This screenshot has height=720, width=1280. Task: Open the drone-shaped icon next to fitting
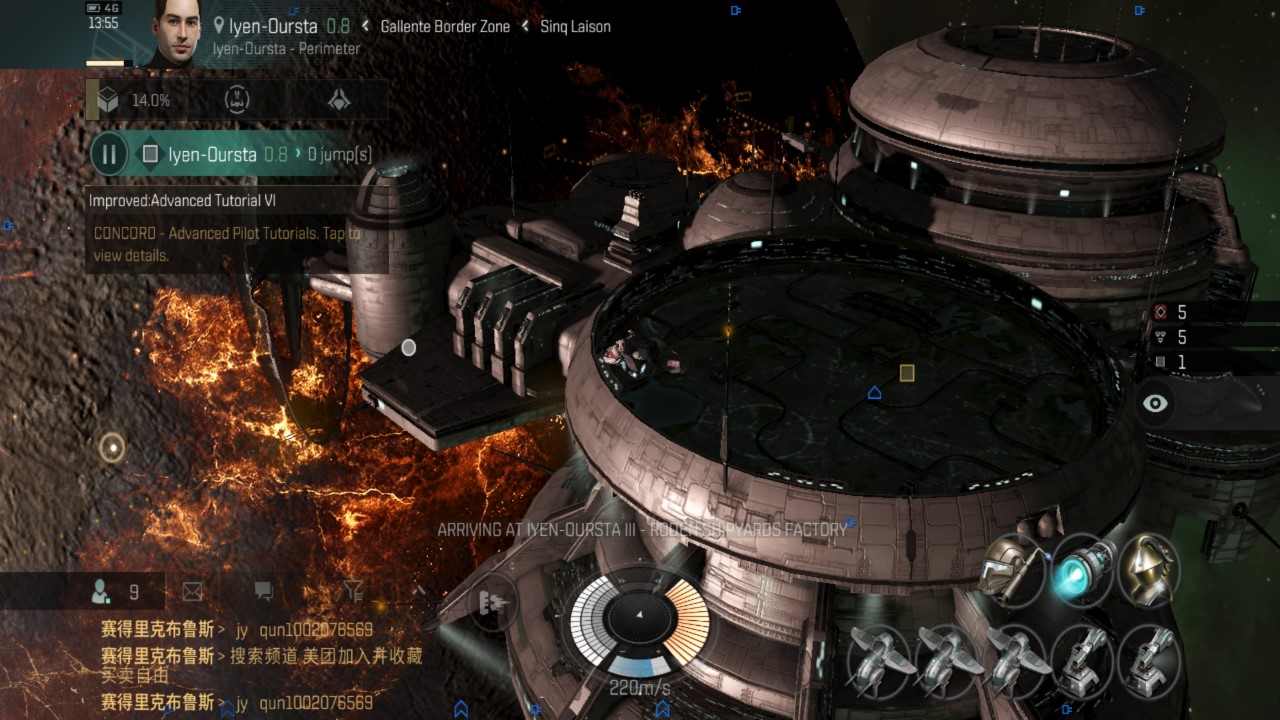(339, 100)
